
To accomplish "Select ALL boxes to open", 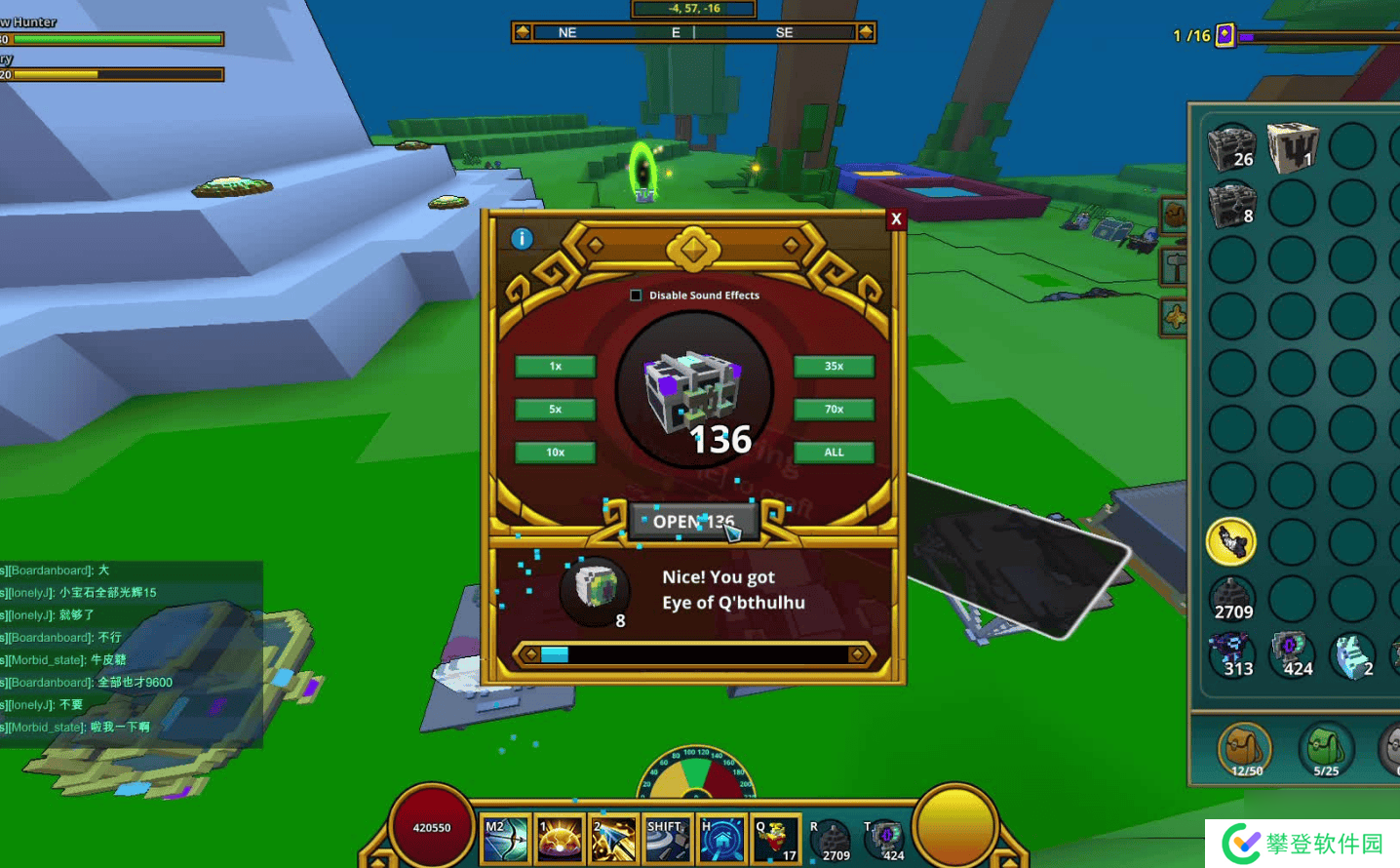I will tap(834, 453).
